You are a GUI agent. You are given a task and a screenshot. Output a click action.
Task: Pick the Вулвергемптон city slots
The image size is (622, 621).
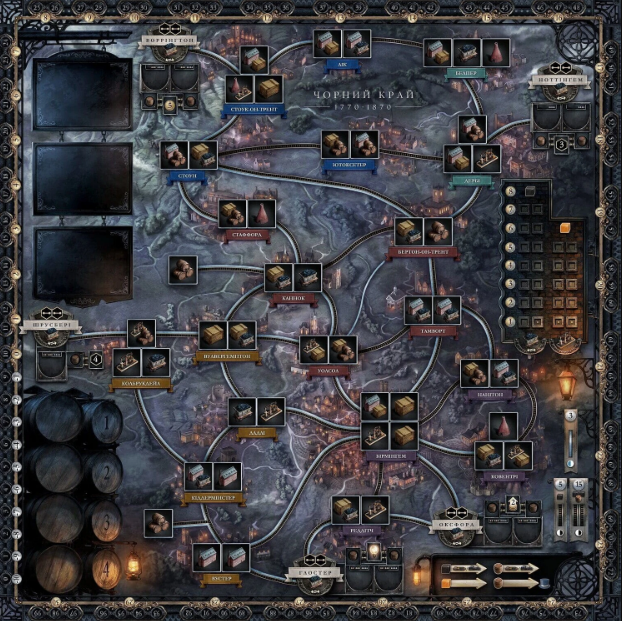pos(228,335)
